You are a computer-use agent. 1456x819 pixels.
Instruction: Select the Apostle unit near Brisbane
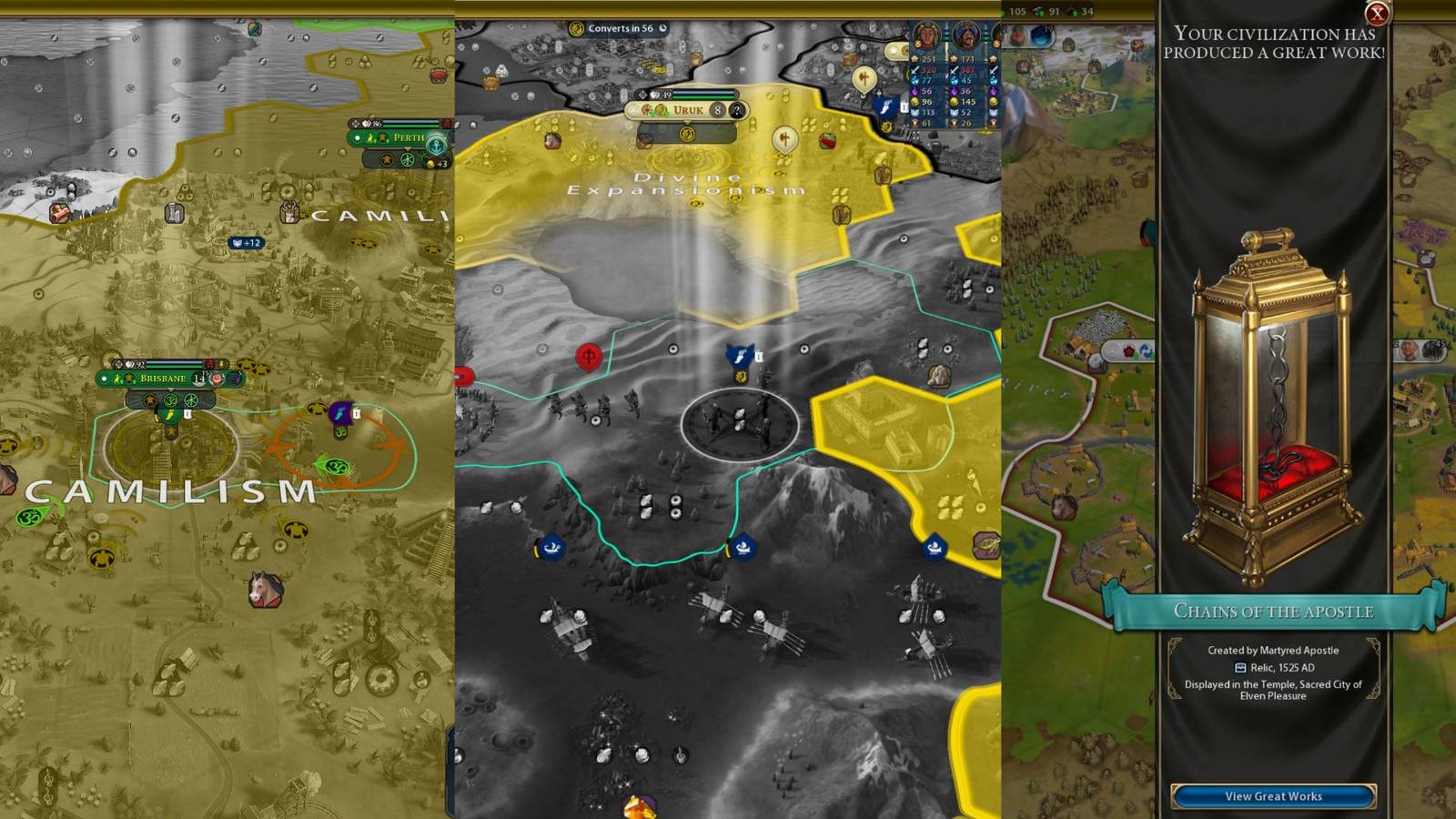pyautogui.click(x=339, y=412)
